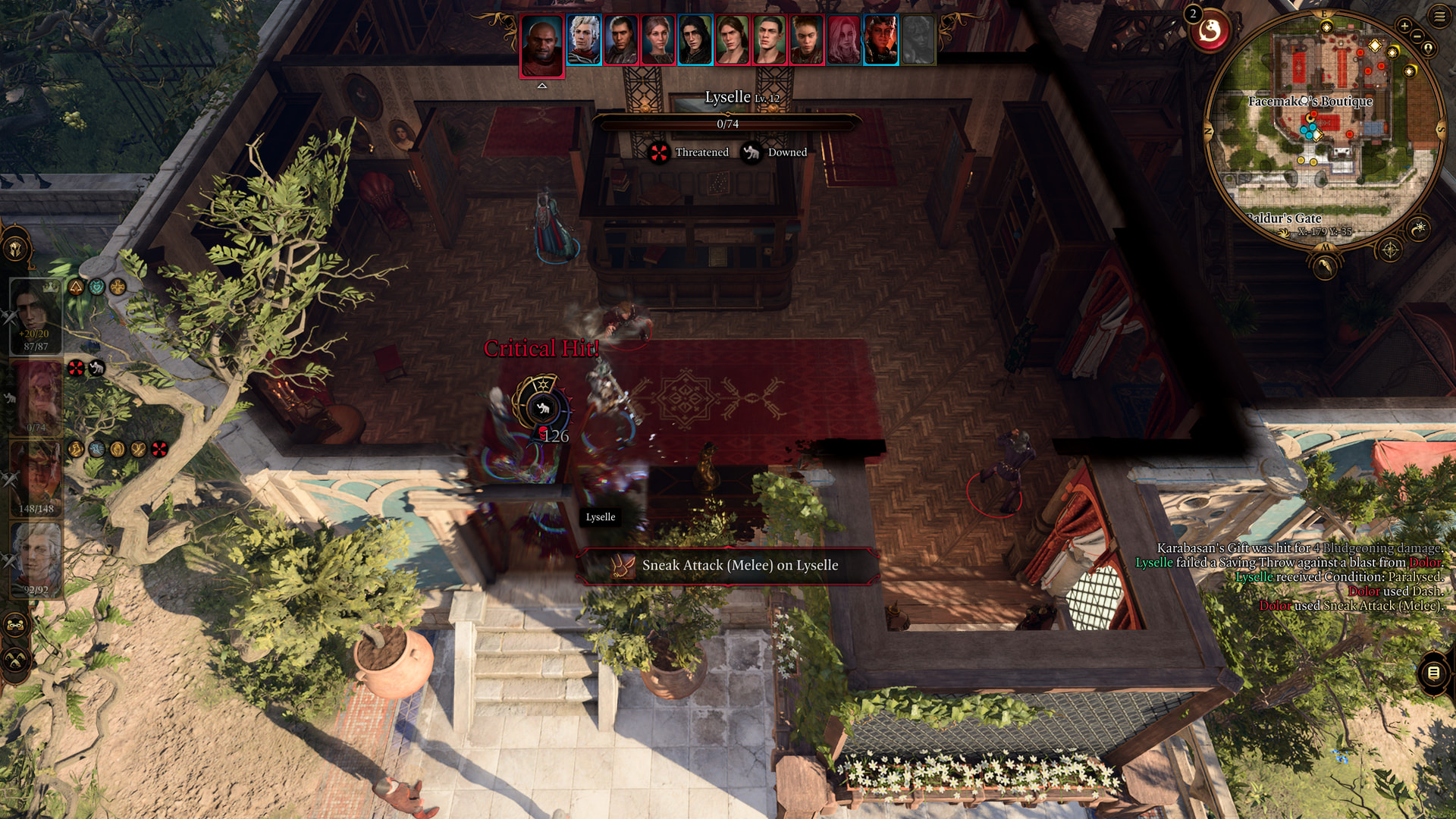Screen dimensions: 1456x819
Task: Open the world map via the minimap
Action: (x=1325, y=267)
